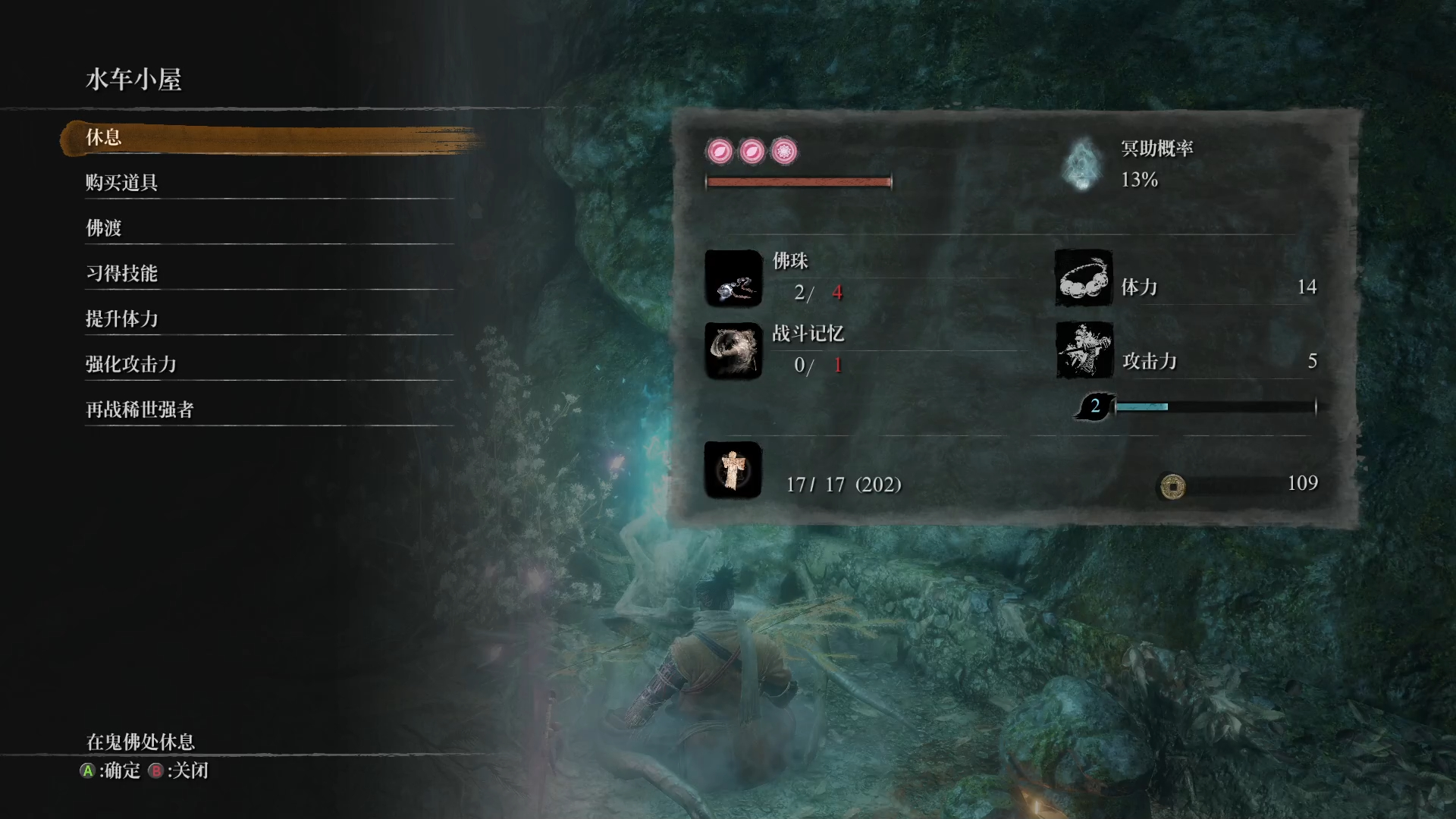Open the 购买道具 item shop
The image size is (1456, 819).
click(121, 183)
